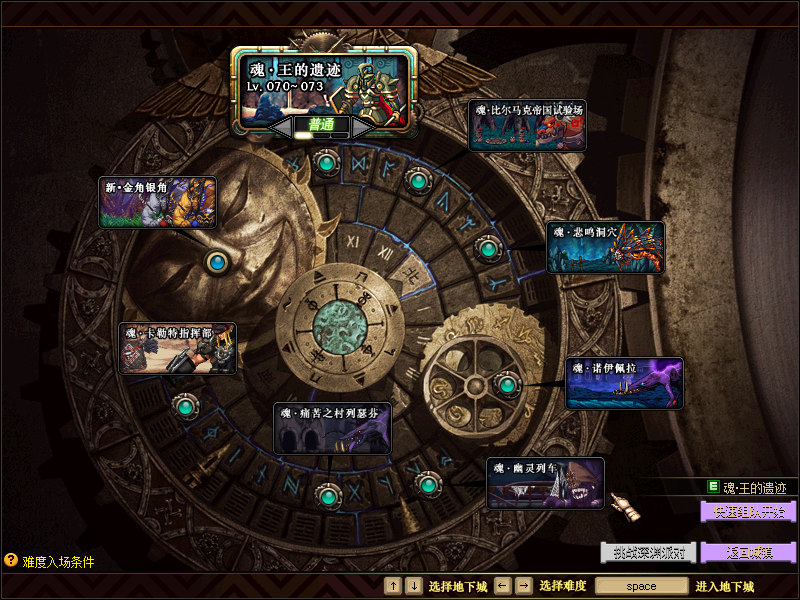Screen dimensions: 800x600
Task: Click the 返回城镇 return to town button
Action: 748,552
